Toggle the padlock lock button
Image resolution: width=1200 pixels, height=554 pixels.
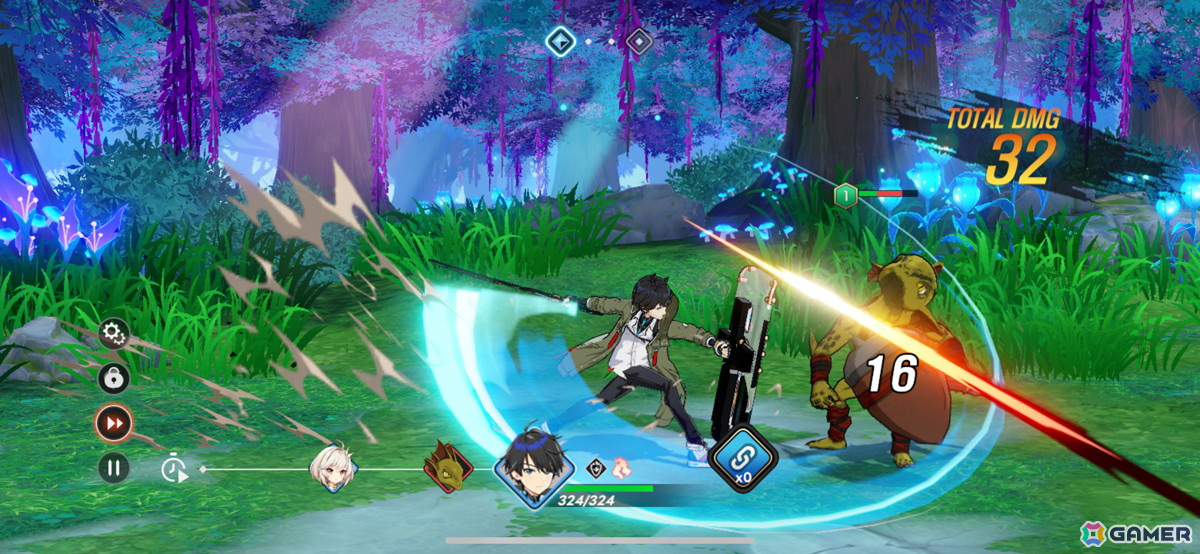coord(113,378)
